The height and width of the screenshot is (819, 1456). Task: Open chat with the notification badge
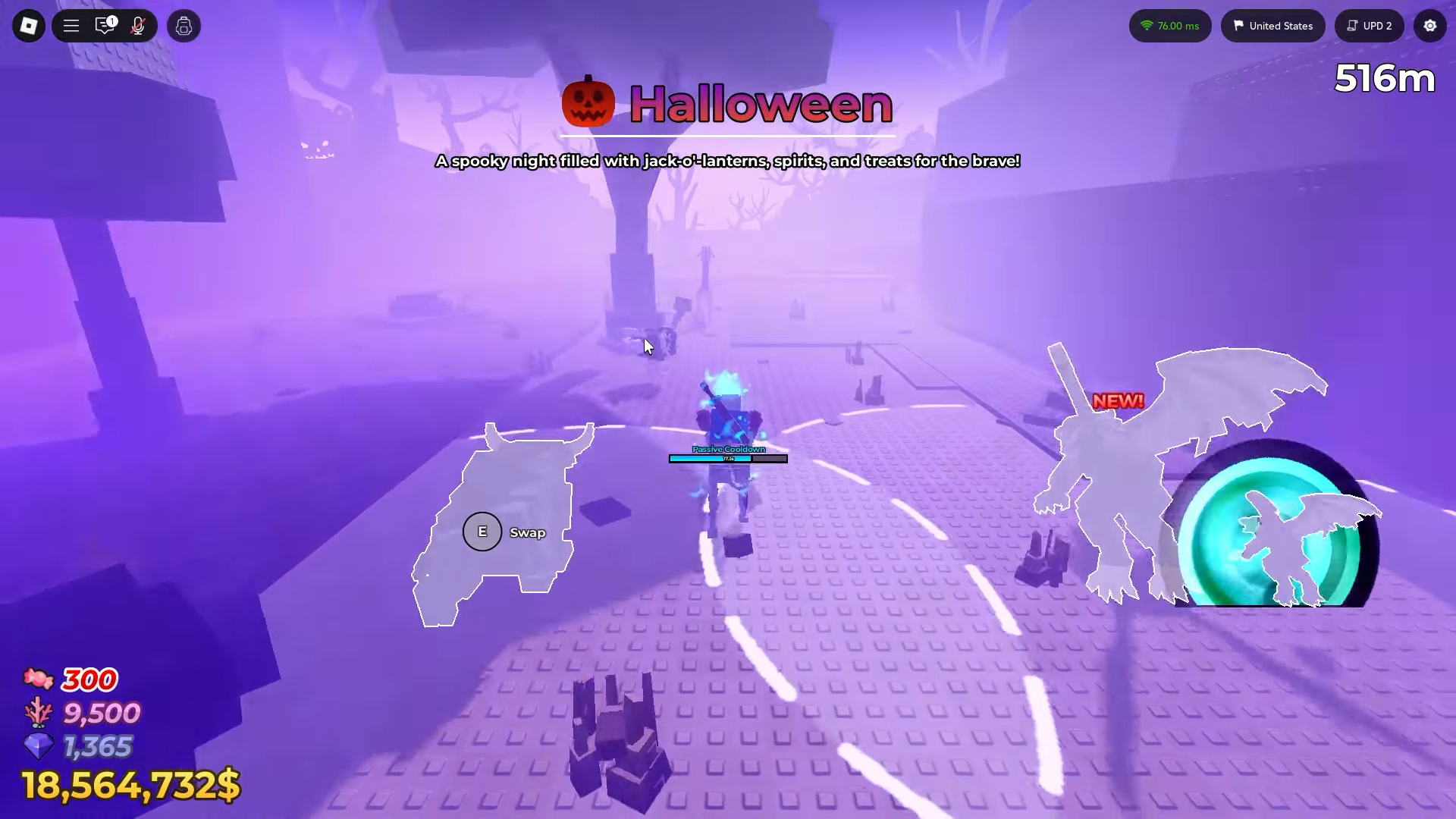[x=105, y=25]
